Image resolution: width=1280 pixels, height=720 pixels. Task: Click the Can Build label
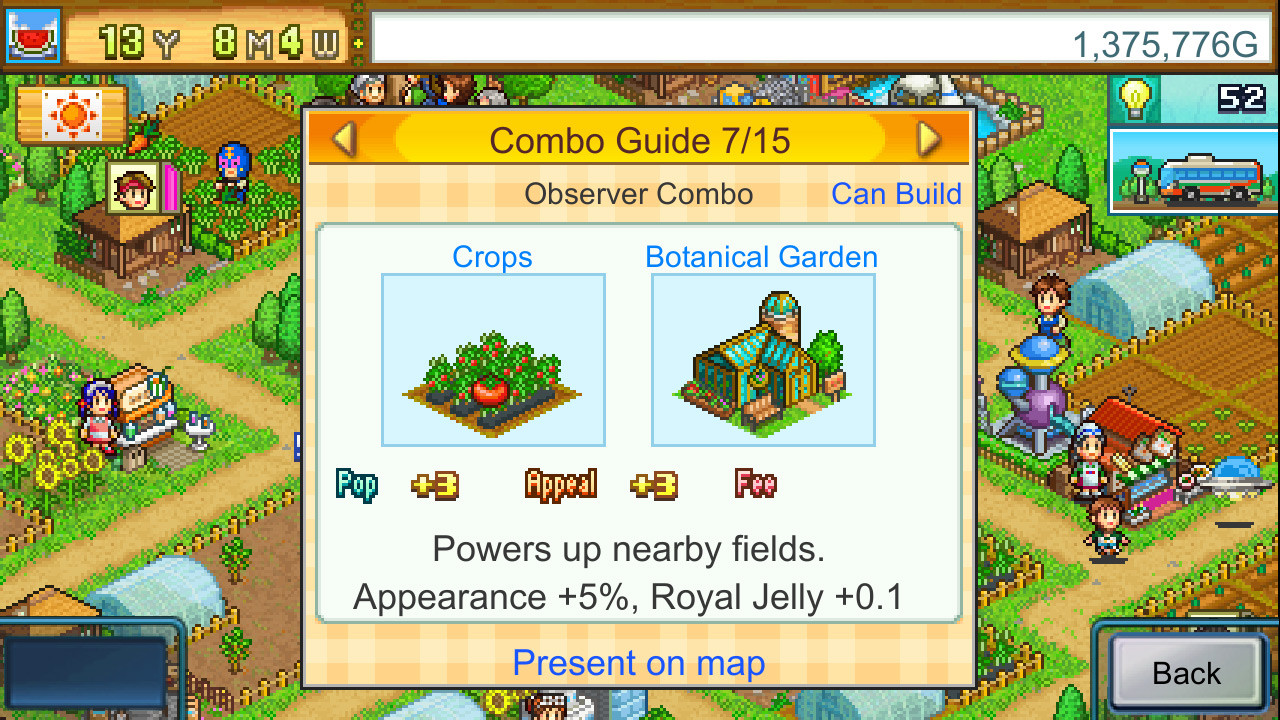point(895,194)
